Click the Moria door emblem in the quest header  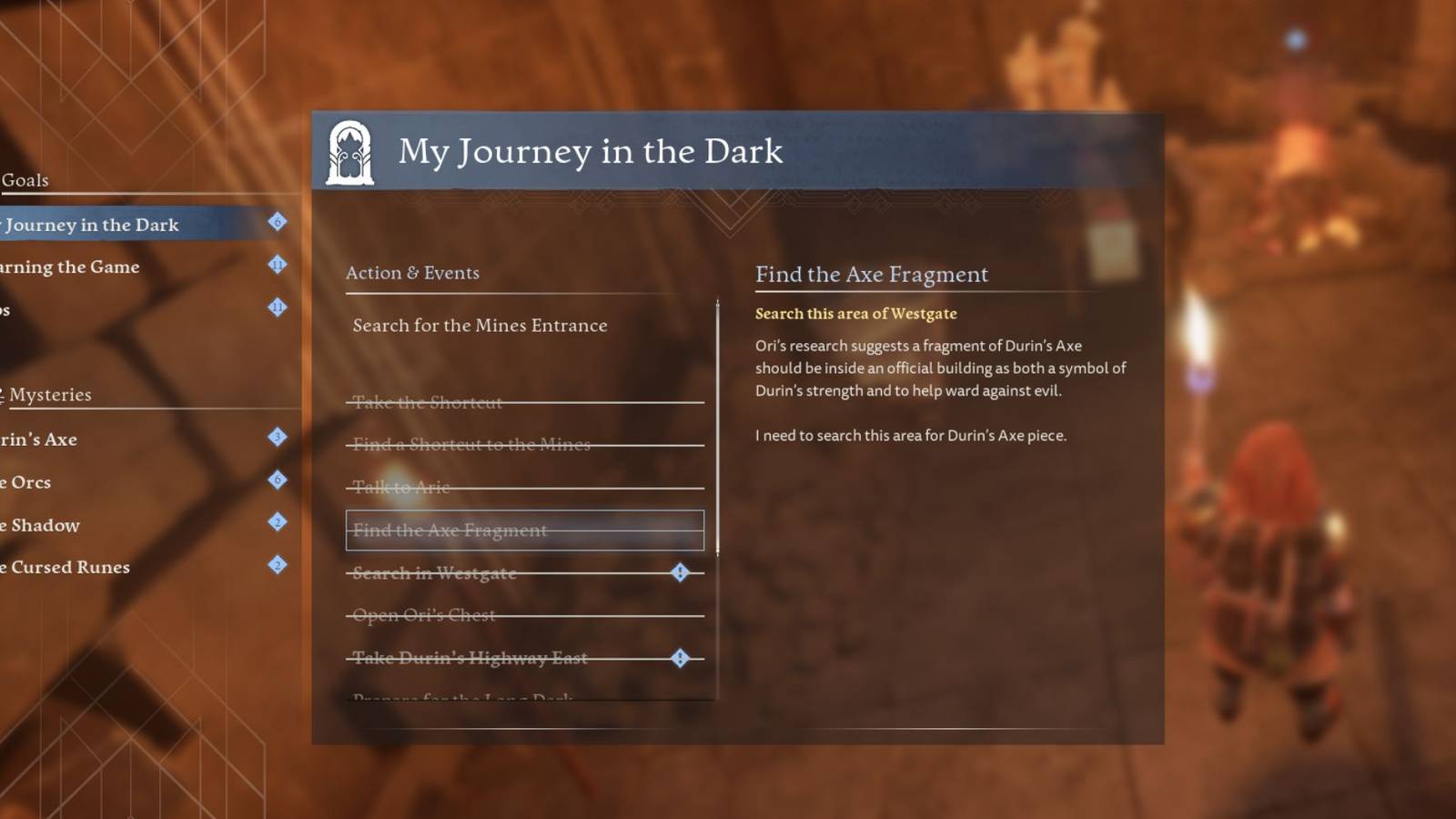coord(350,151)
